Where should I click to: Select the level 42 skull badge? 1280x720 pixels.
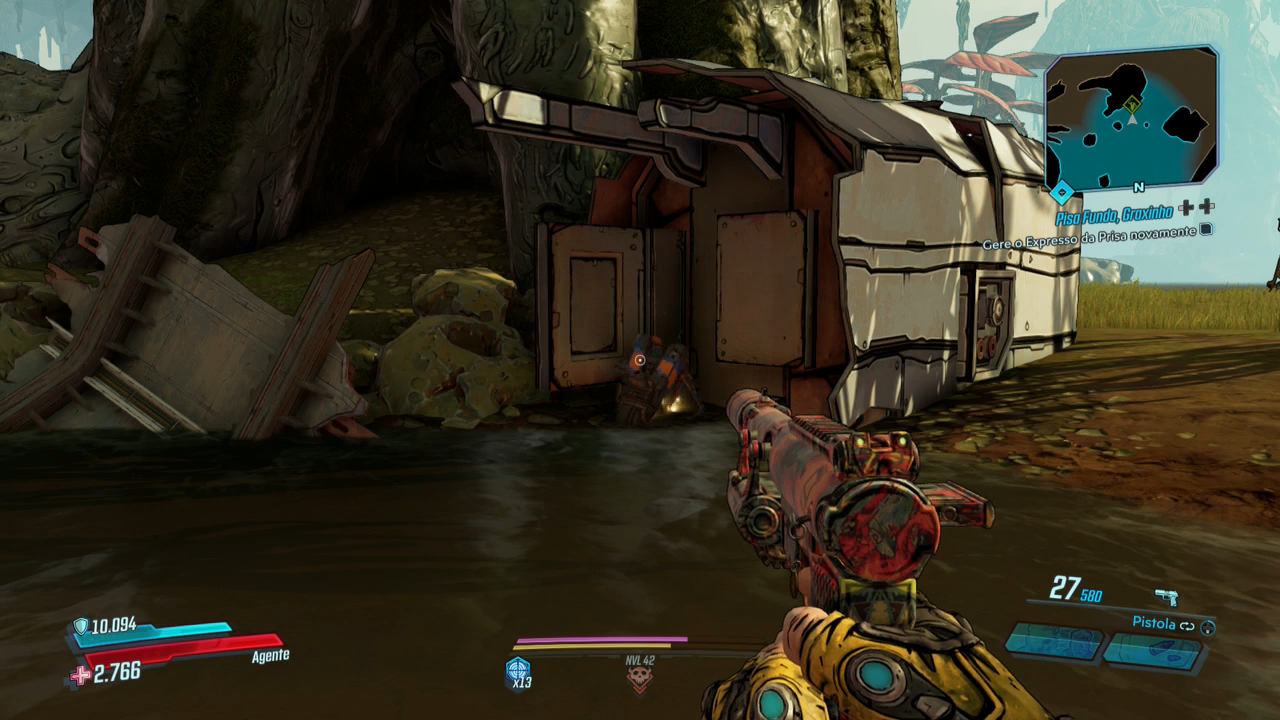(x=639, y=679)
